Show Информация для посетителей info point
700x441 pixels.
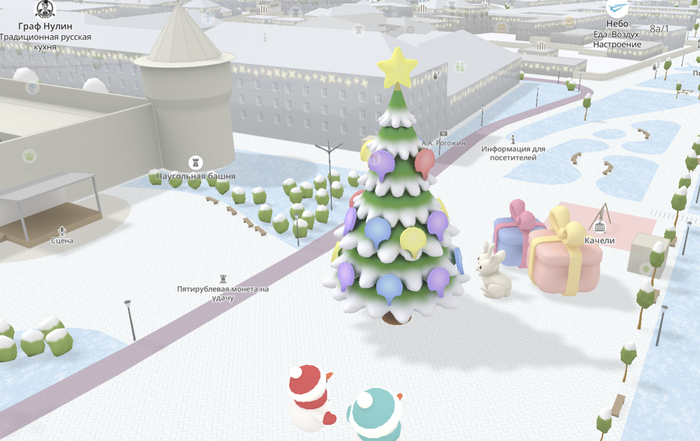click(x=513, y=139)
